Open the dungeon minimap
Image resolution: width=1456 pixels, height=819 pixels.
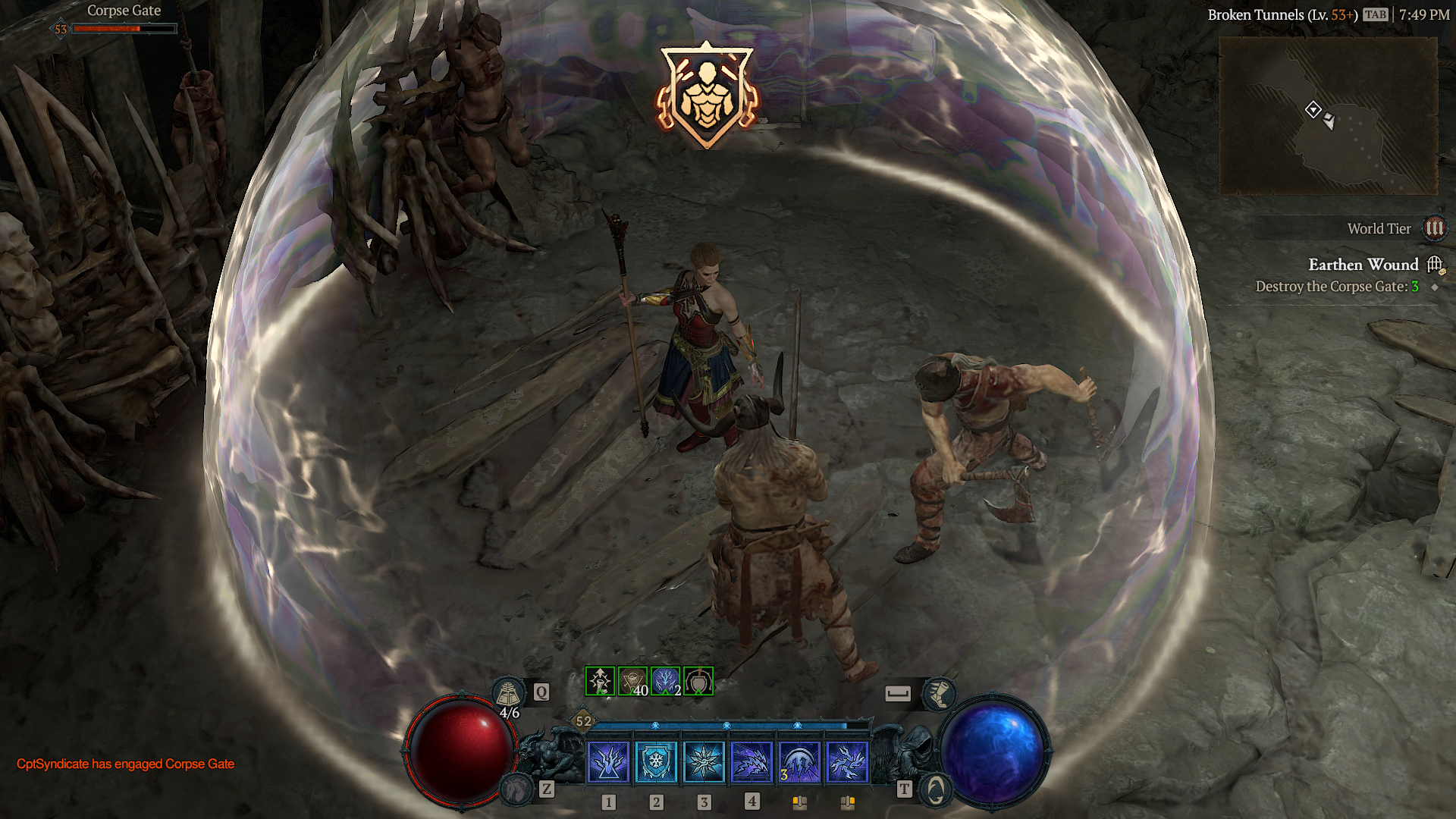[1328, 116]
